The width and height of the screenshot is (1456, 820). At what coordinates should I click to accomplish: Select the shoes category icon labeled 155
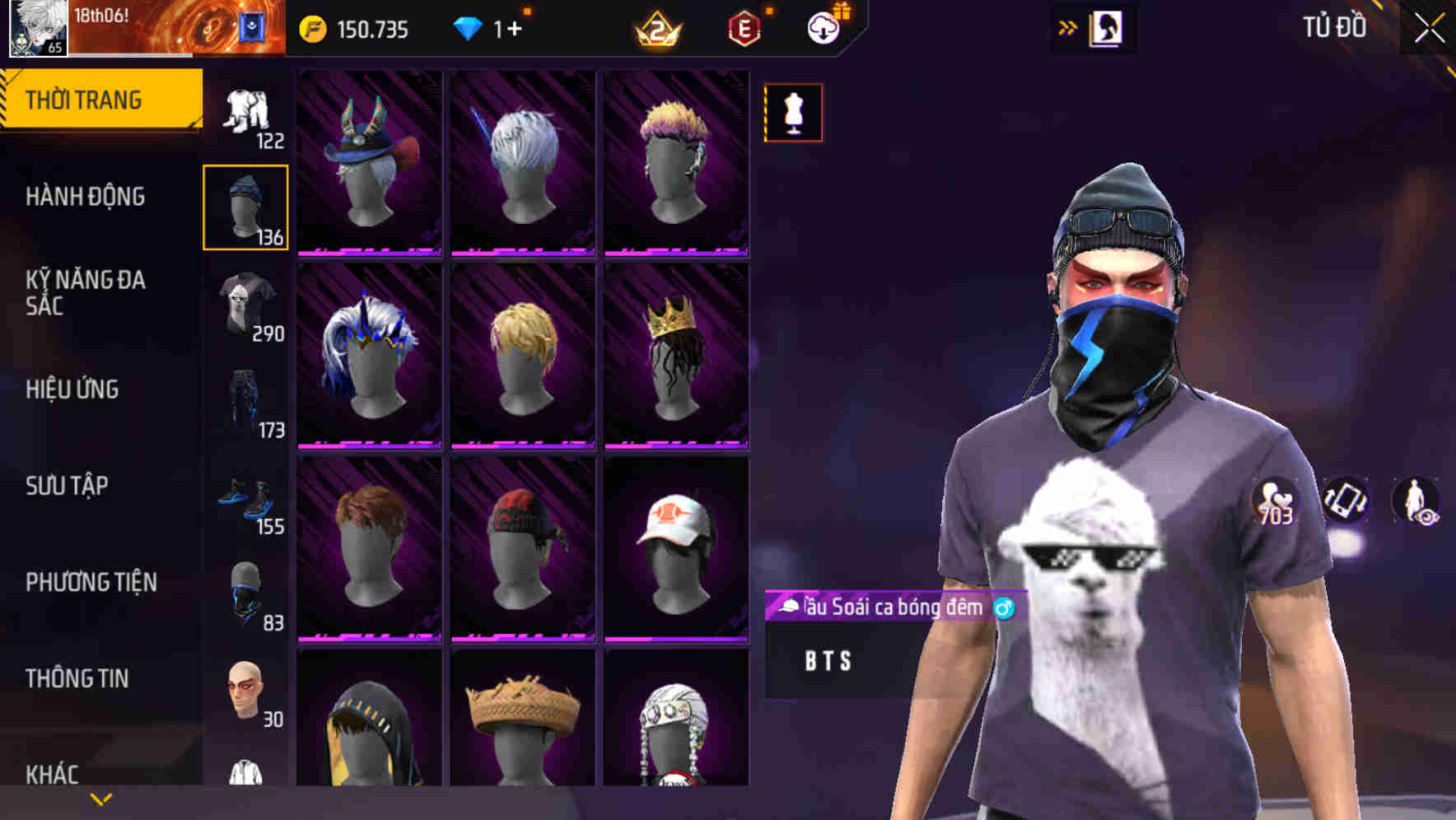[x=245, y=498]
